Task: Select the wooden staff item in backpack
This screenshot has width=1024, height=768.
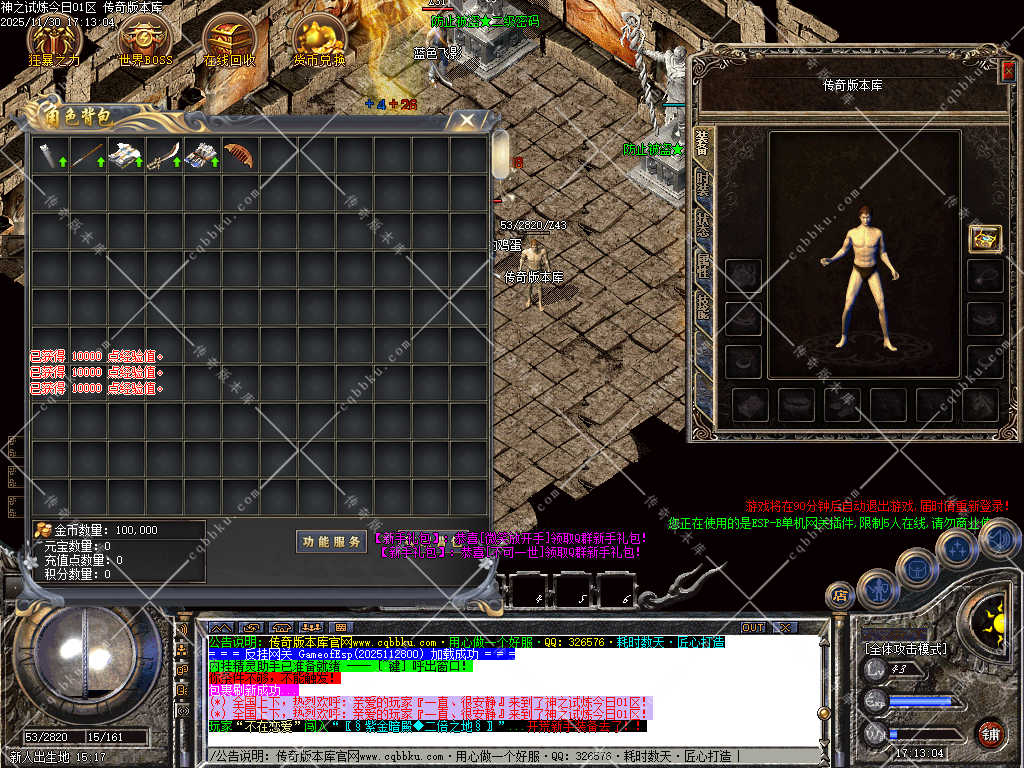Action: click(x=86, y=155)
